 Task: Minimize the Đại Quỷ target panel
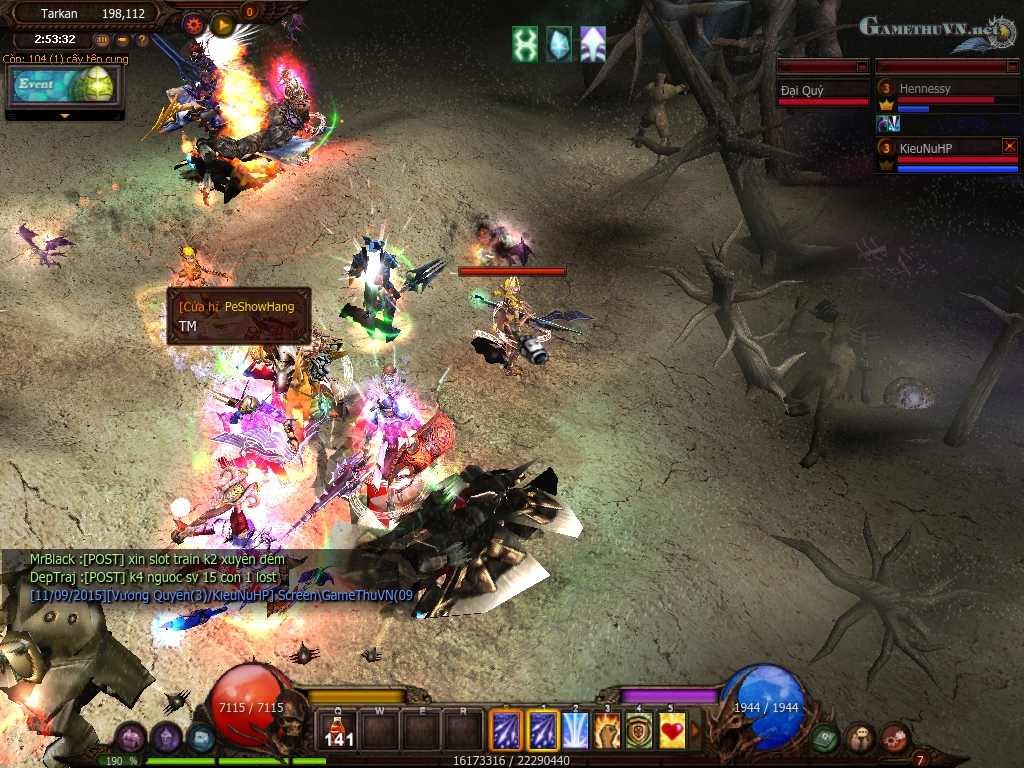coord(862,66)
